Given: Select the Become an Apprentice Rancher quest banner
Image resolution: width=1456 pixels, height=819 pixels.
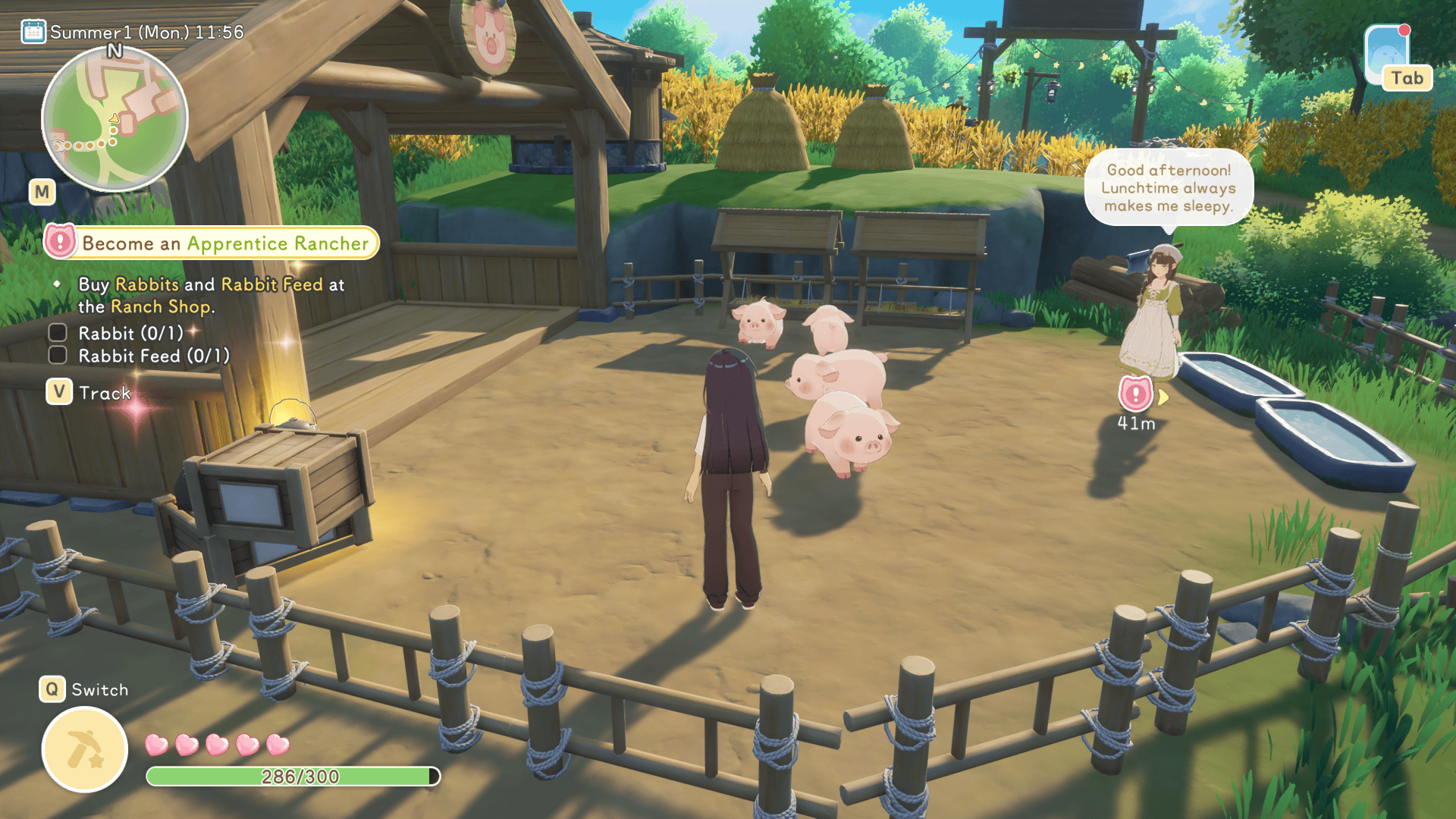Looking at the screenshot, I should 212,243.
